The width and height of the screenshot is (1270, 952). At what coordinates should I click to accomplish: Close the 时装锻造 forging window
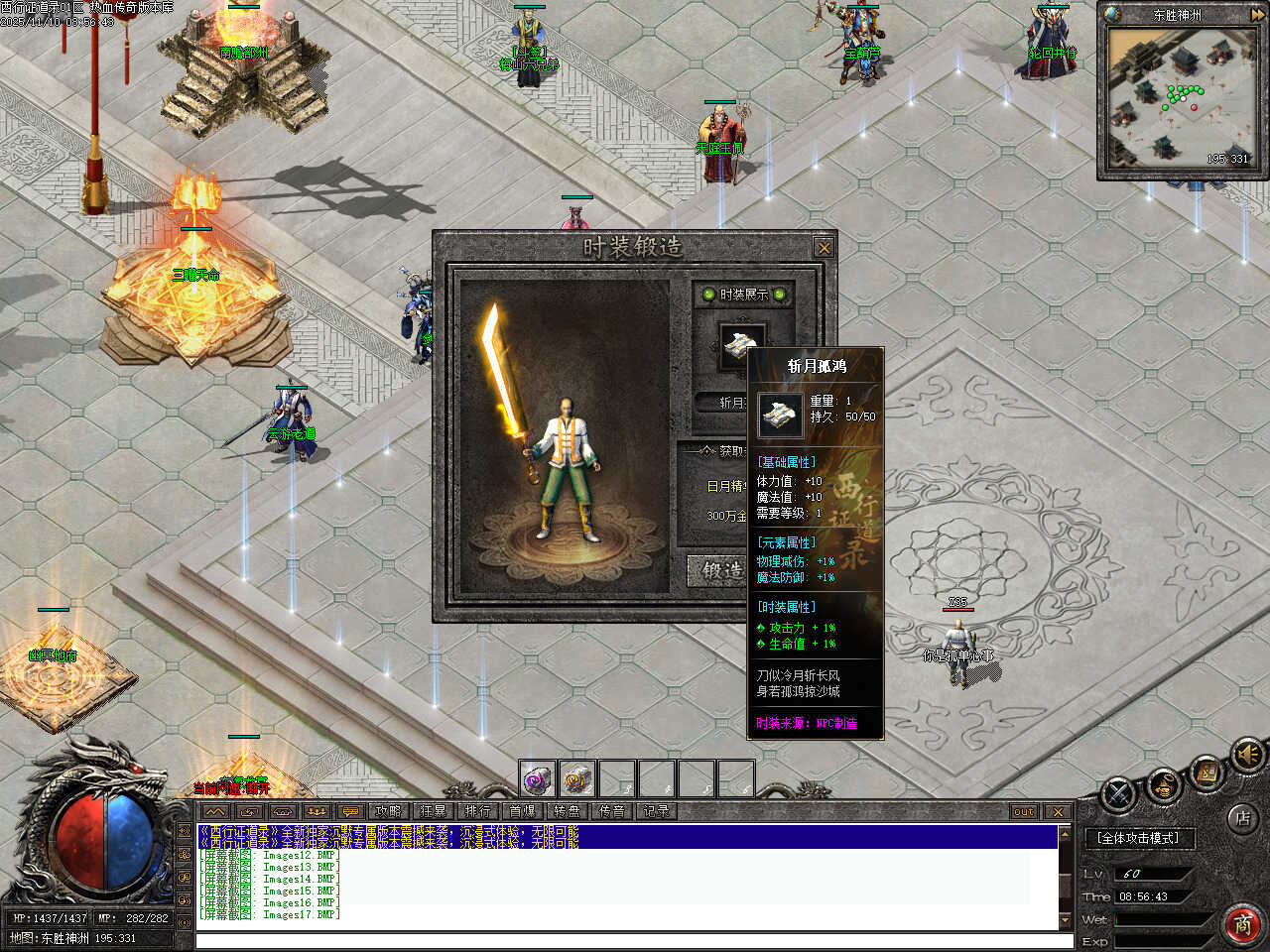[x=824, y=248]
